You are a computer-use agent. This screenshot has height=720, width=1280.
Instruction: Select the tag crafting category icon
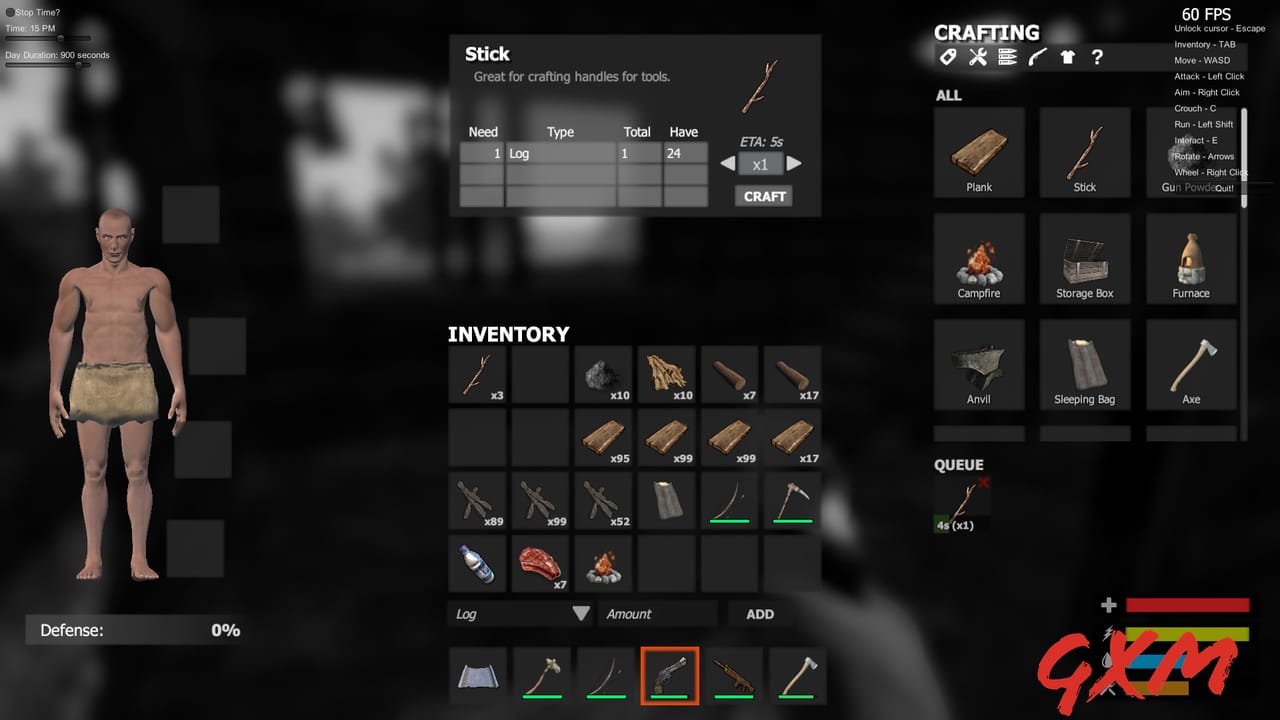(947, 57)
